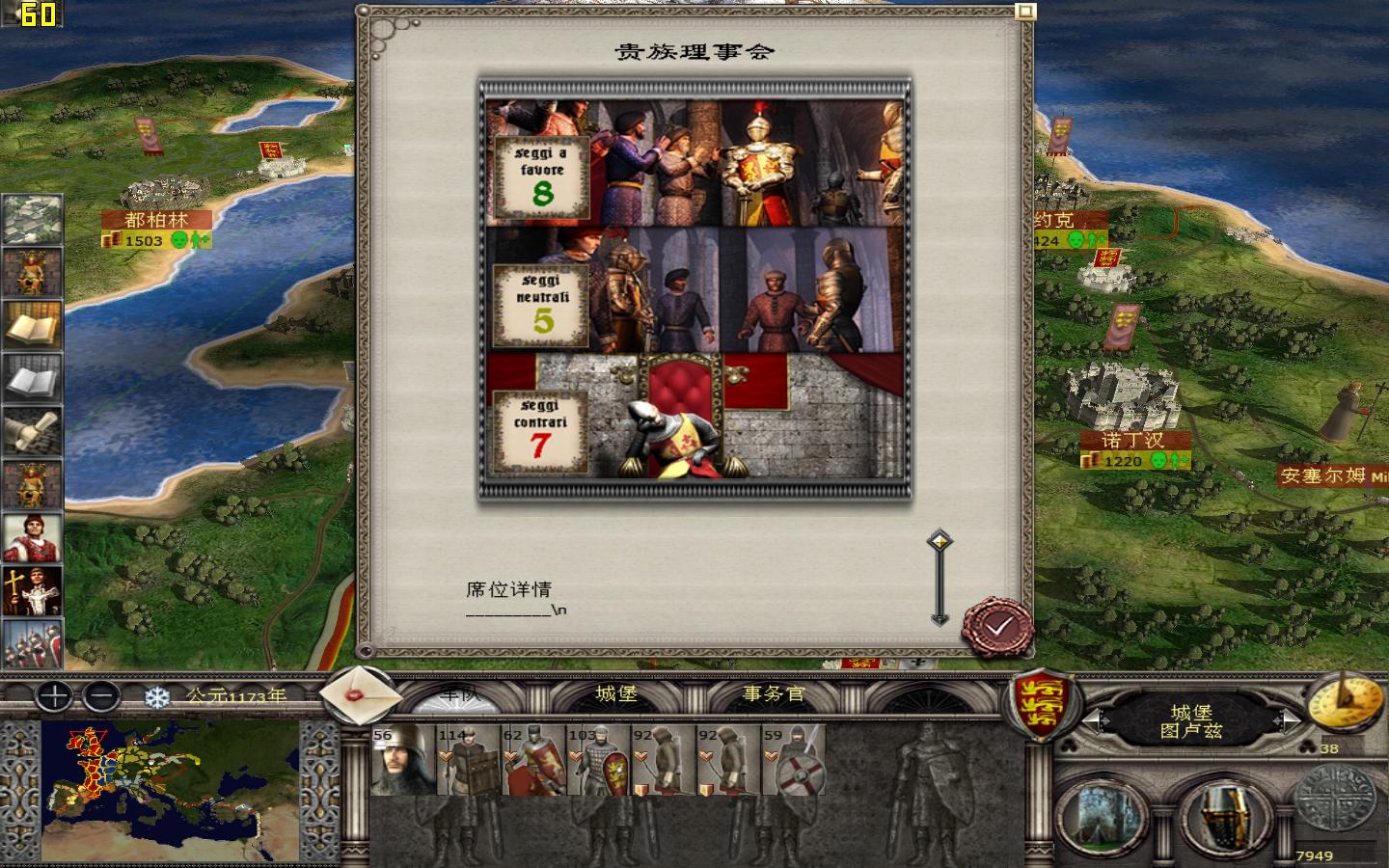The height and width of the screenshot is (868, 1389).
Task: Open the recruitment helmet icon
Action: tap(1223, 815)
